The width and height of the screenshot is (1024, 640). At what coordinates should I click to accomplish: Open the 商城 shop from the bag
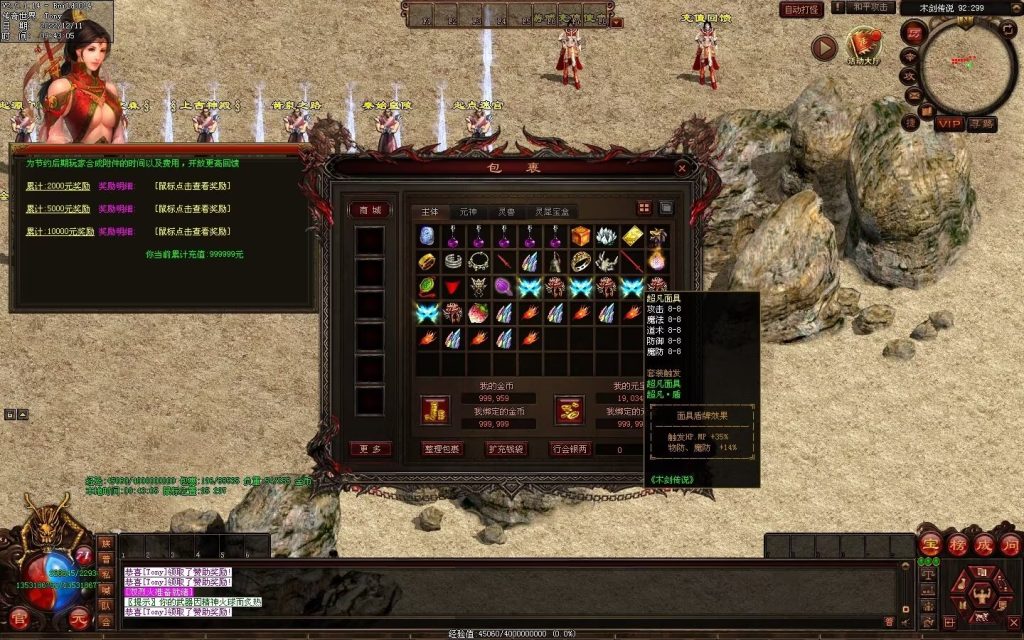[369, 210]
